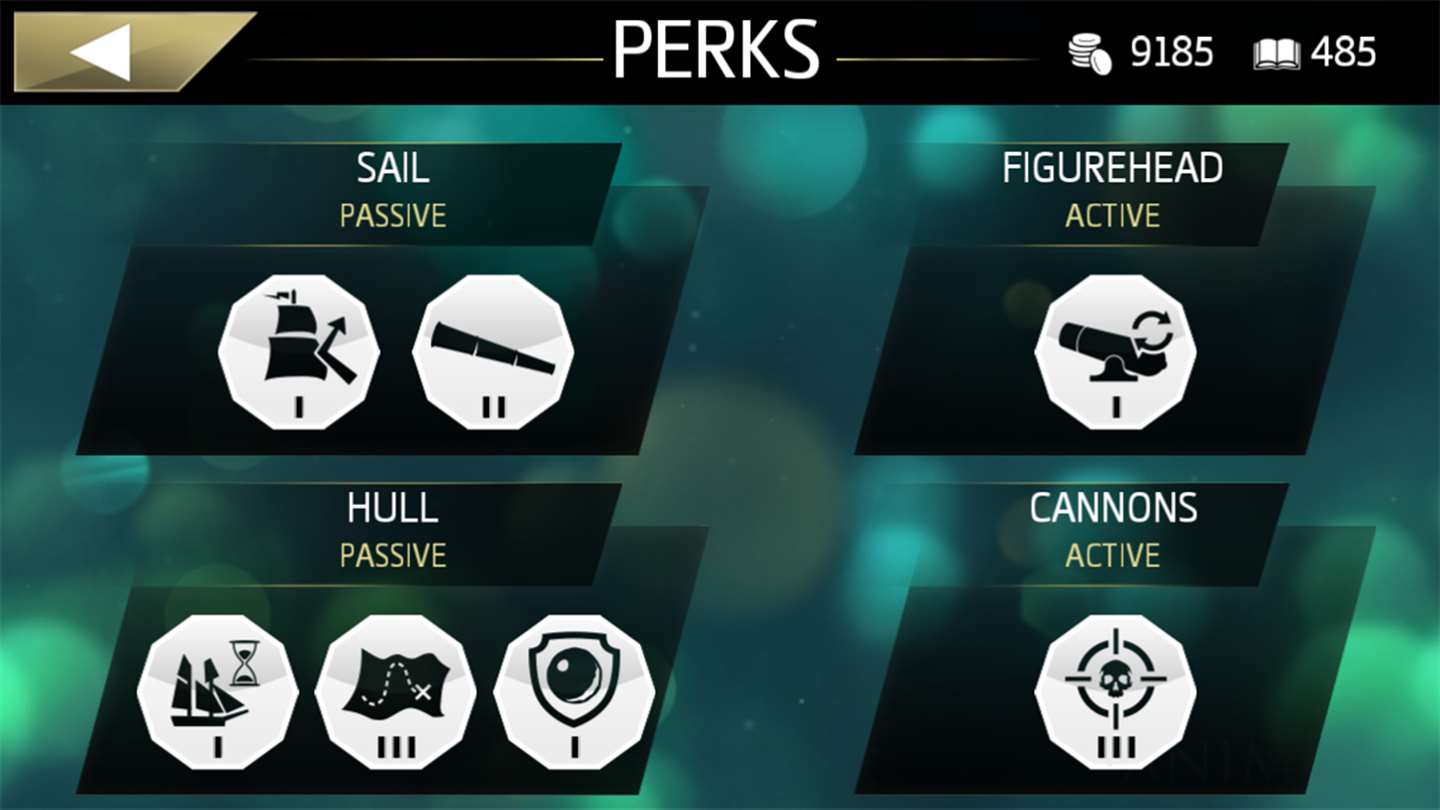The width and height of the screenshot is (1440, 810).
Task: Select the cannon reload figurehead perk
Action: 1115,352
